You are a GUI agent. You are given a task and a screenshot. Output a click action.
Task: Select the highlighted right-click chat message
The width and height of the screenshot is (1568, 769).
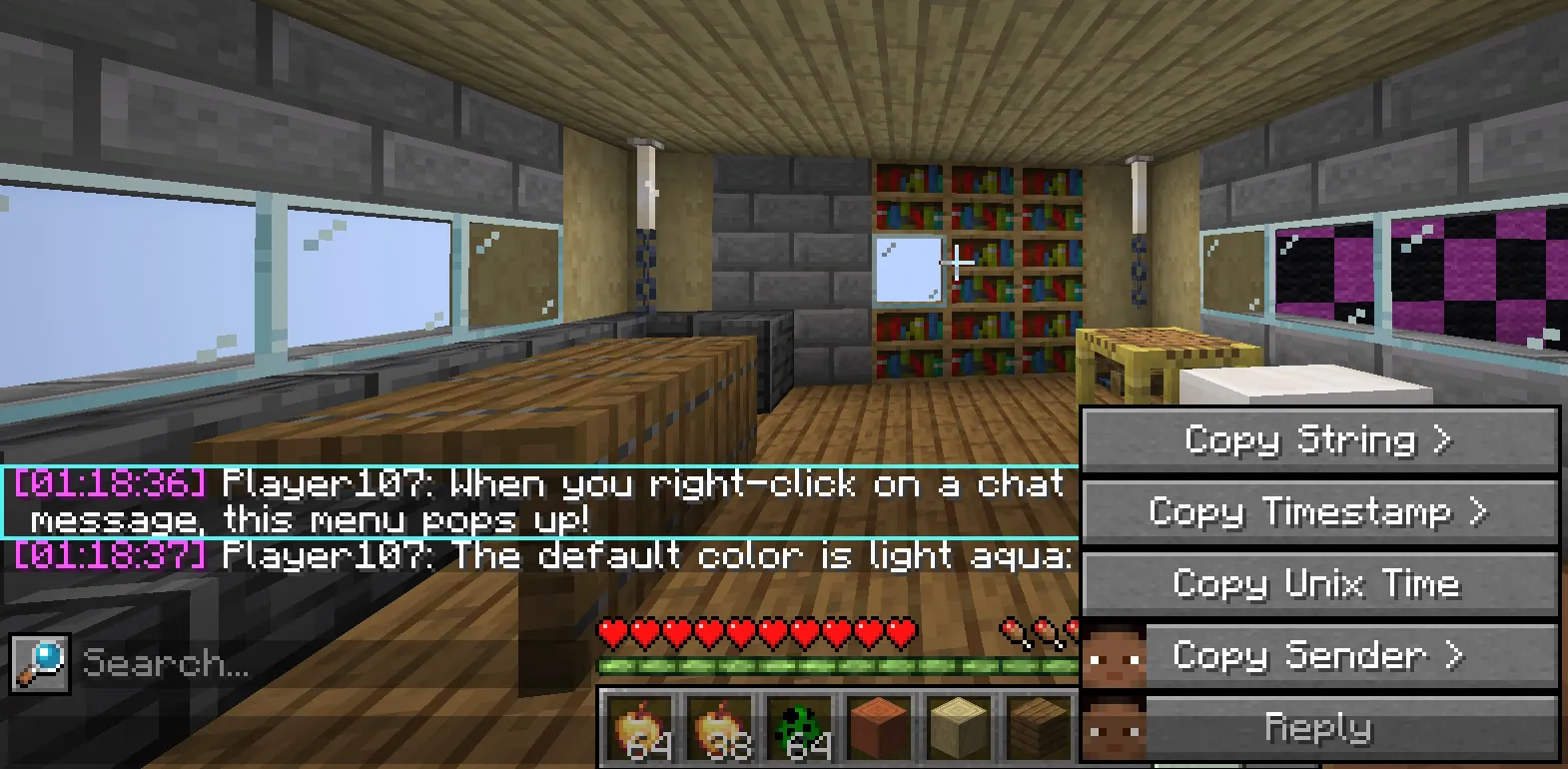pos(539,501)
